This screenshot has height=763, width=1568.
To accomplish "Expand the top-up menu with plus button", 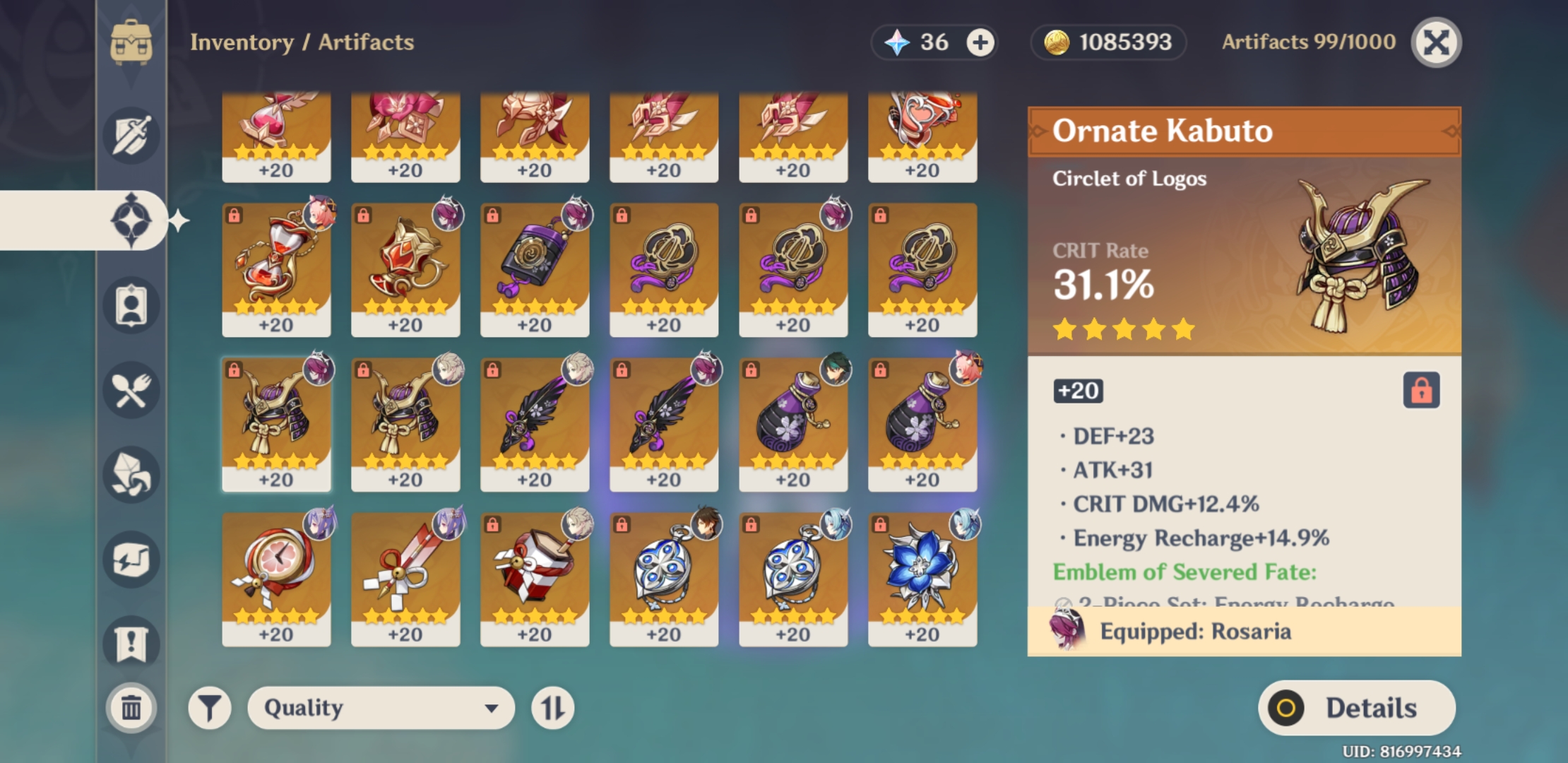I will coord(978,42).
